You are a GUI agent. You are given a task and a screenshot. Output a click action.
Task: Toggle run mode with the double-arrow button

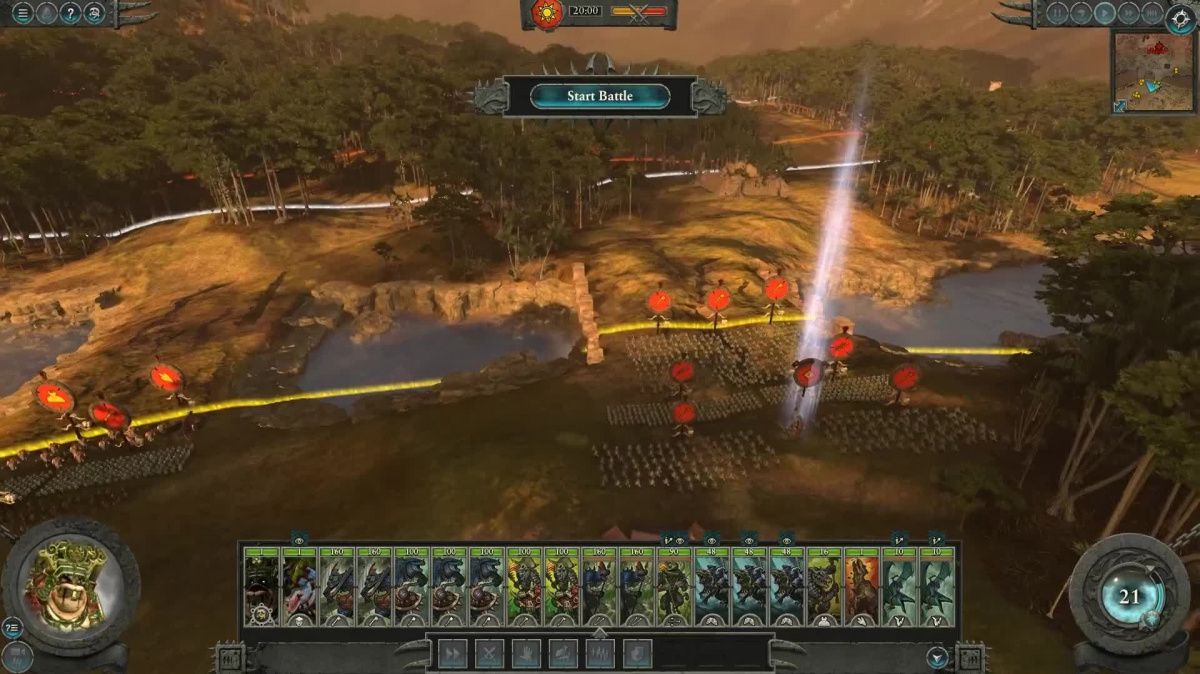452,654
